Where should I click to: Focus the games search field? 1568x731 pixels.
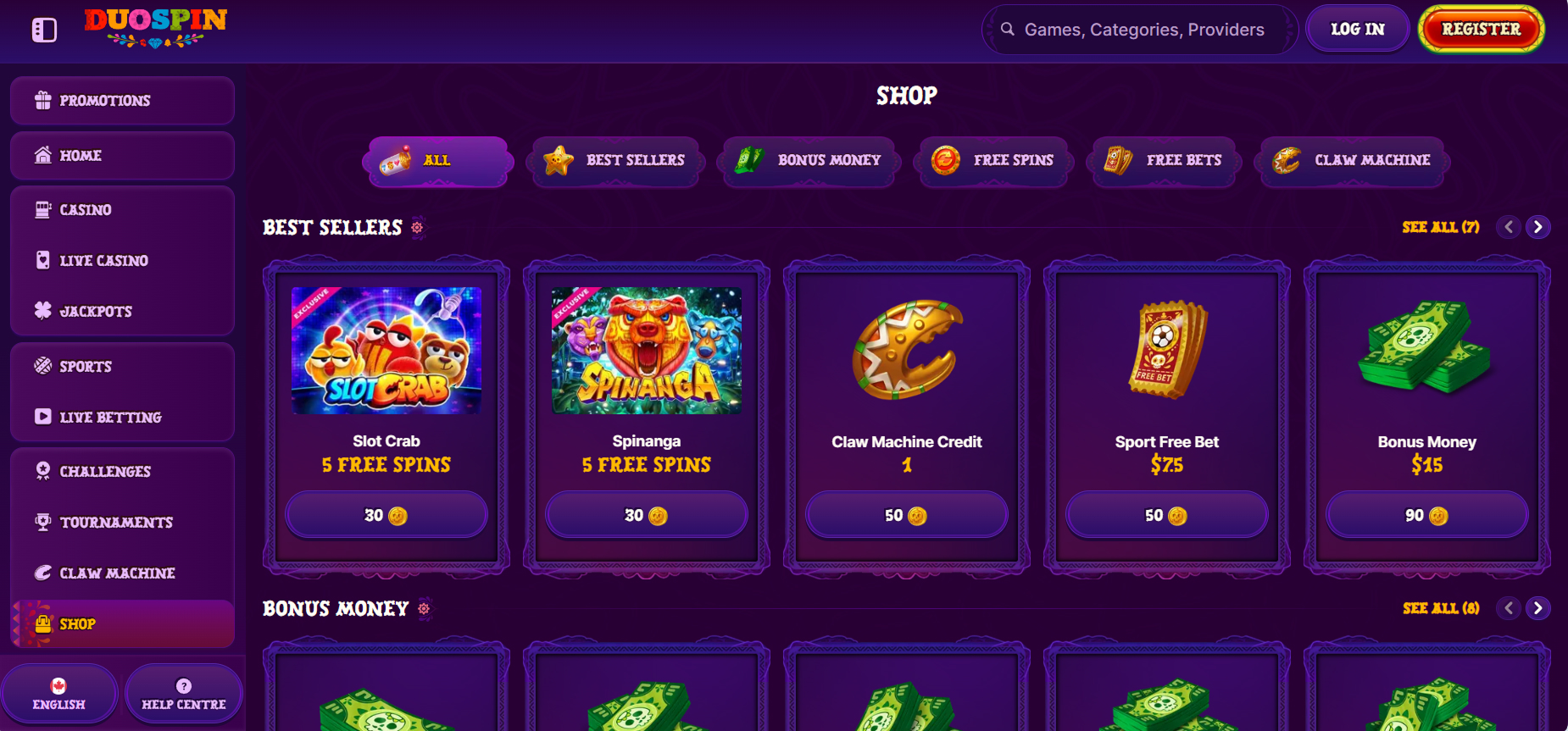(x=1143, y=30)
